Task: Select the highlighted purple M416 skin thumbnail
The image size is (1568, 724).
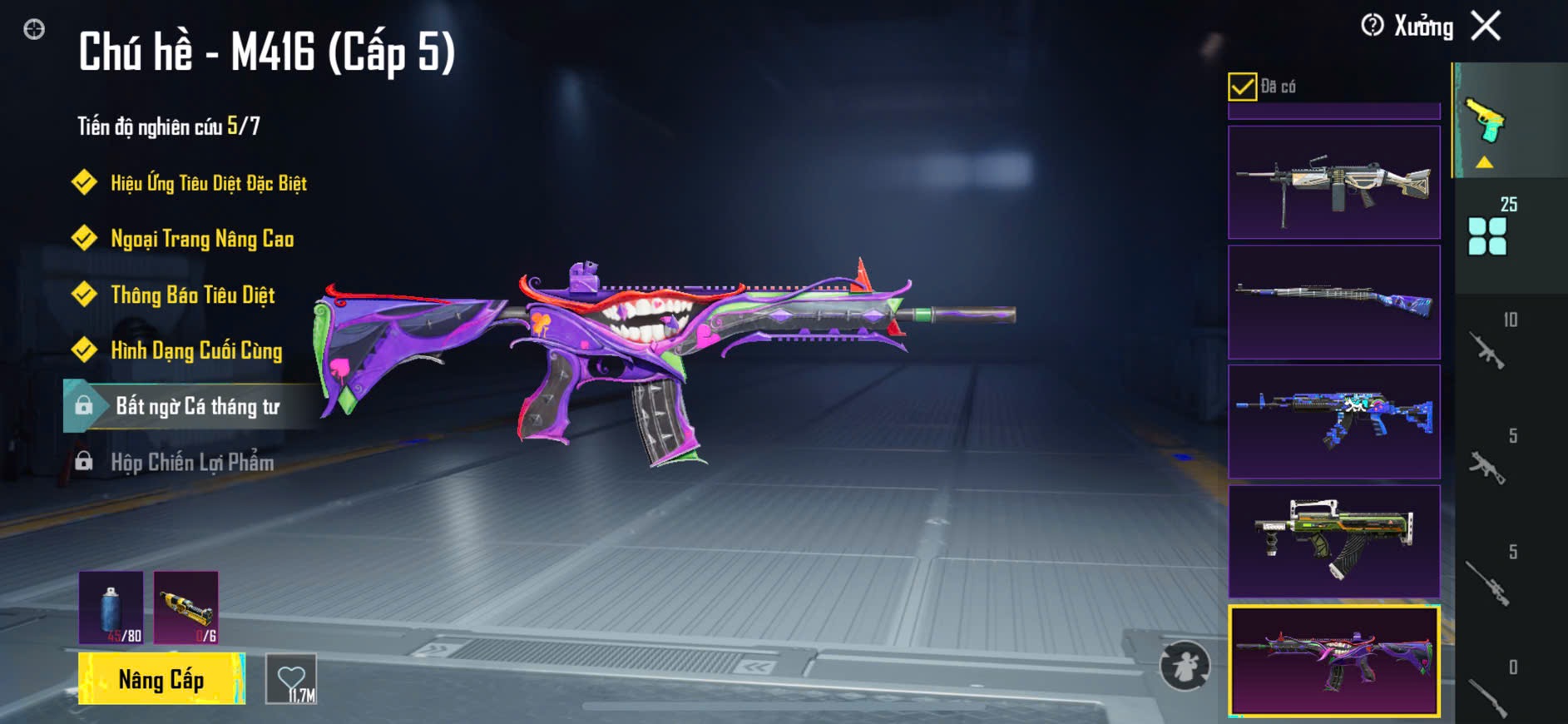Action: click(x=1333, y=661)
